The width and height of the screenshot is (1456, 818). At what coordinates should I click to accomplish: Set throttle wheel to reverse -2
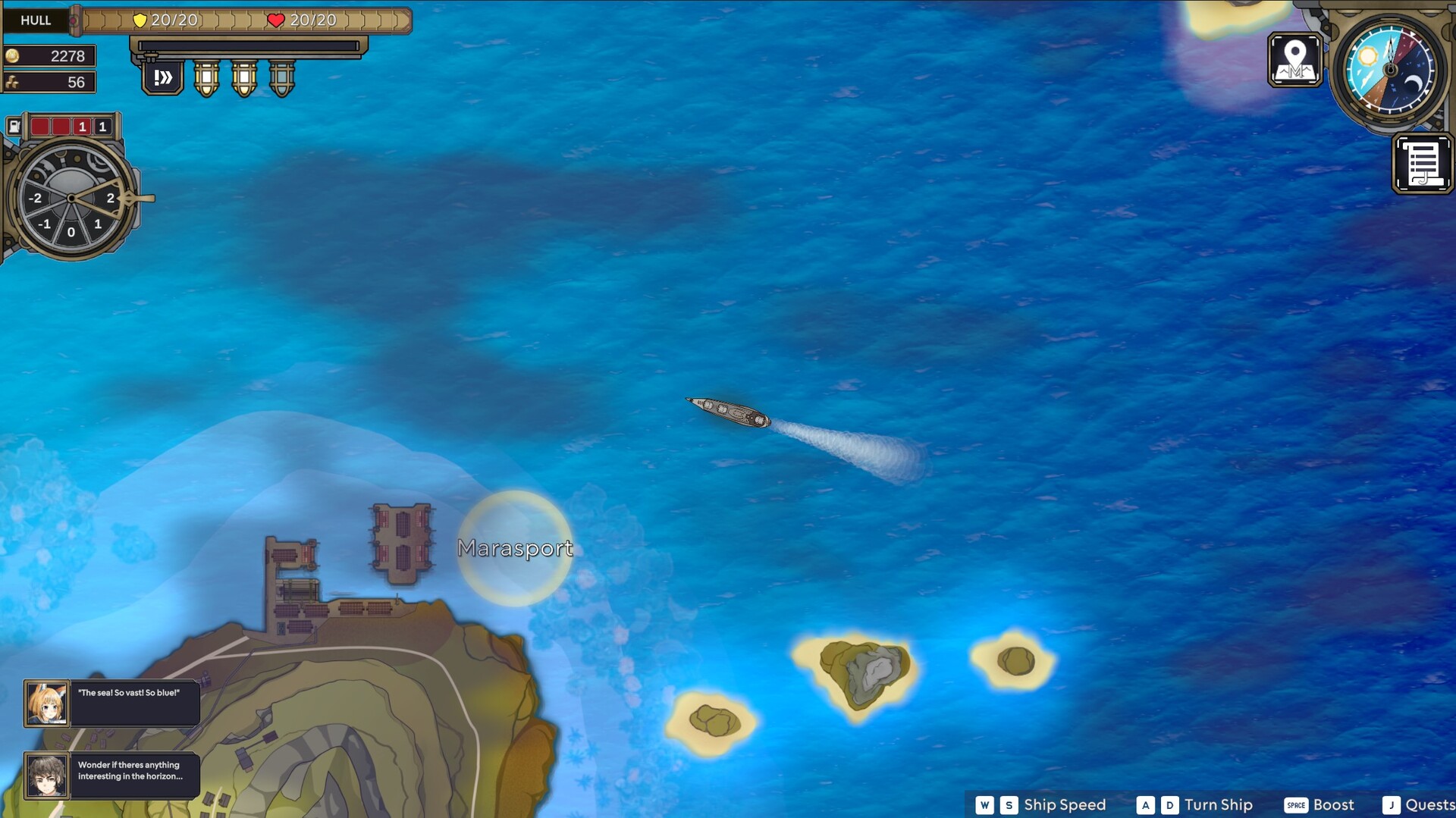tap(35, 199)
